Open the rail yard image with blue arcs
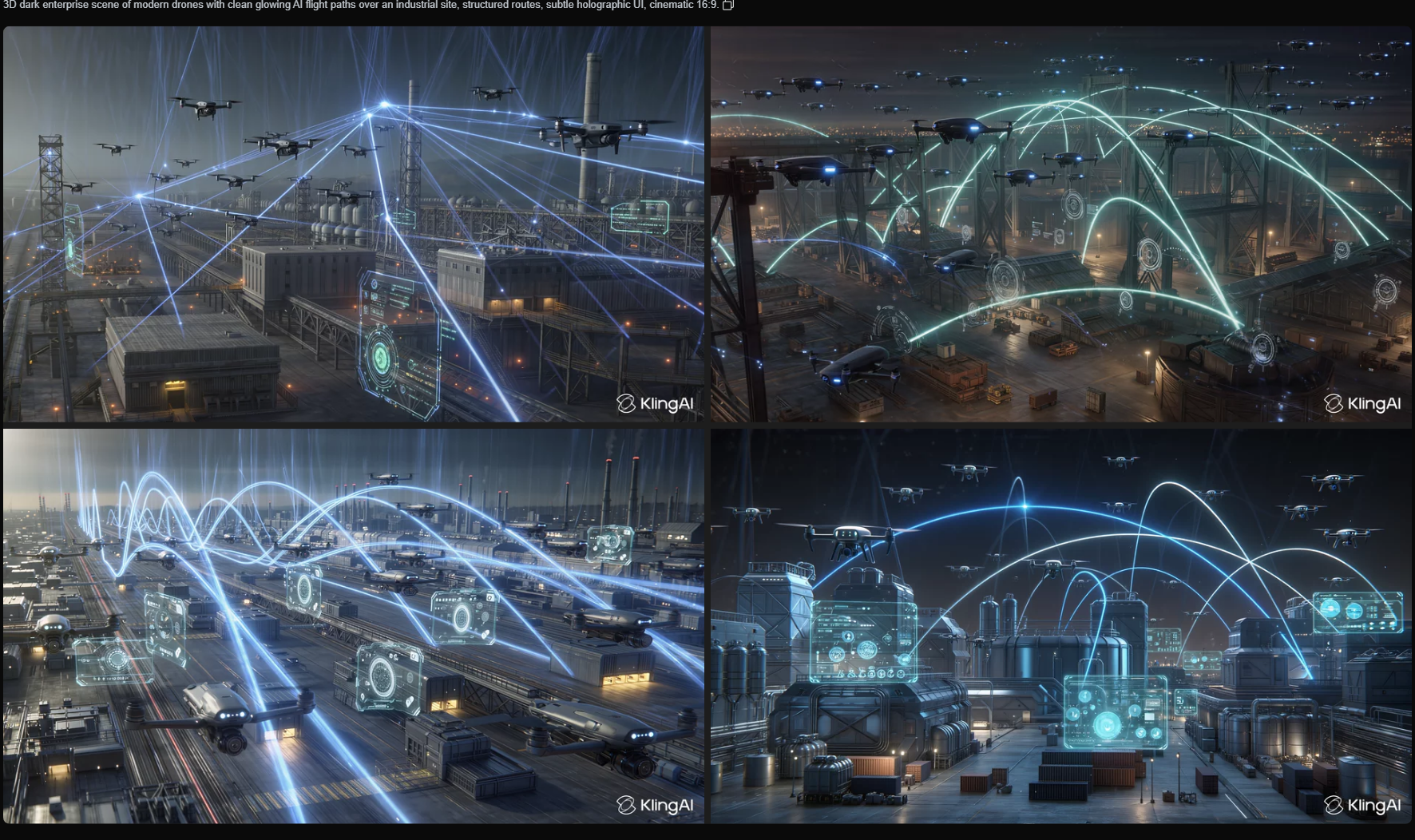The height and width of the screenshot is (840, 1415). point(353,626)
